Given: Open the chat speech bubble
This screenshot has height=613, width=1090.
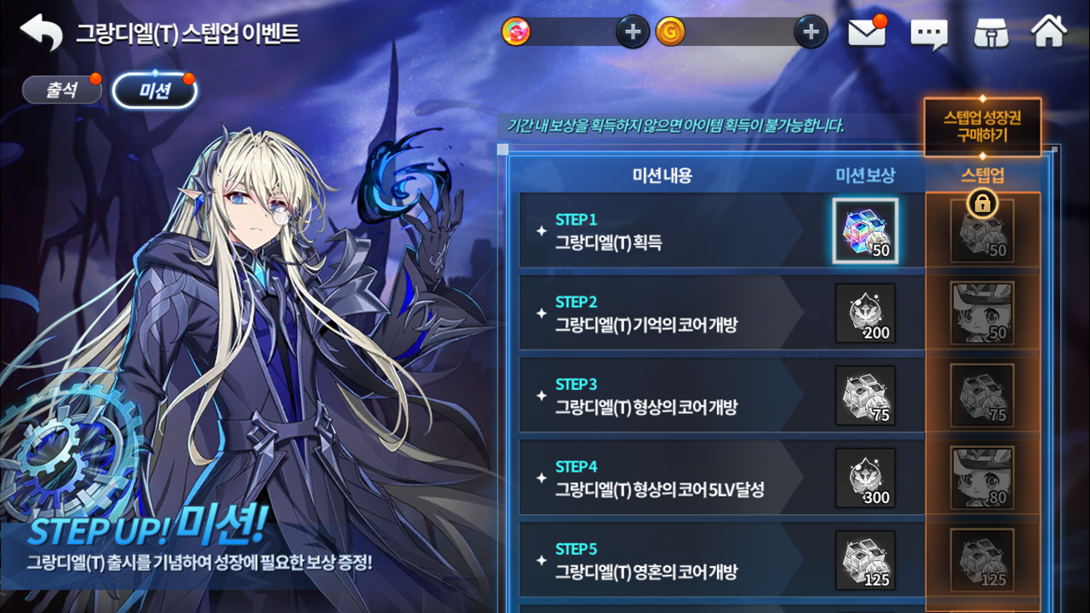Looking at the screenshot, I should [928, 34].
